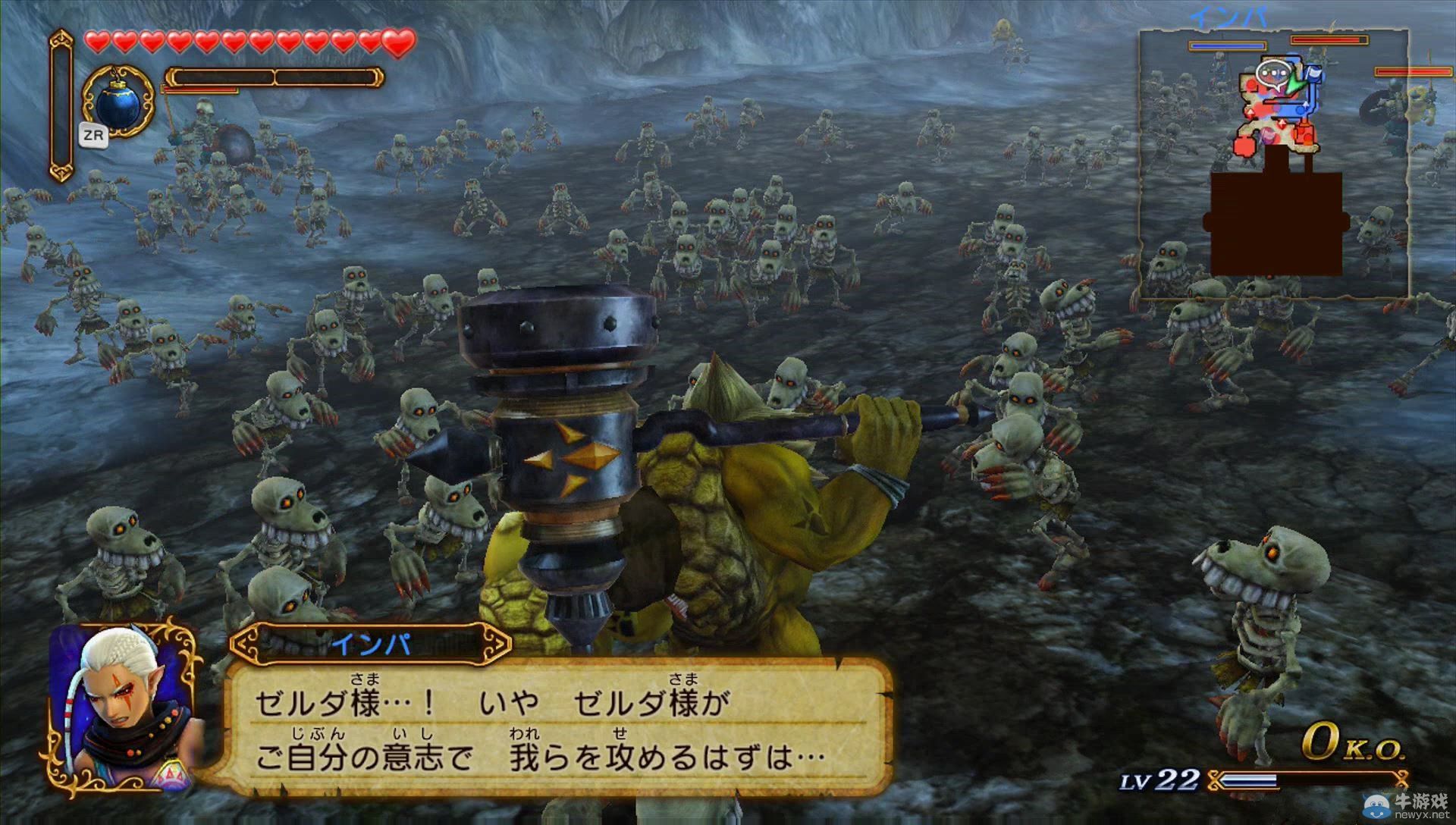This screenshot has height=825, width=1456.
Task: Click the blue ally base icon on minimap
Action: coord(1300,110)
